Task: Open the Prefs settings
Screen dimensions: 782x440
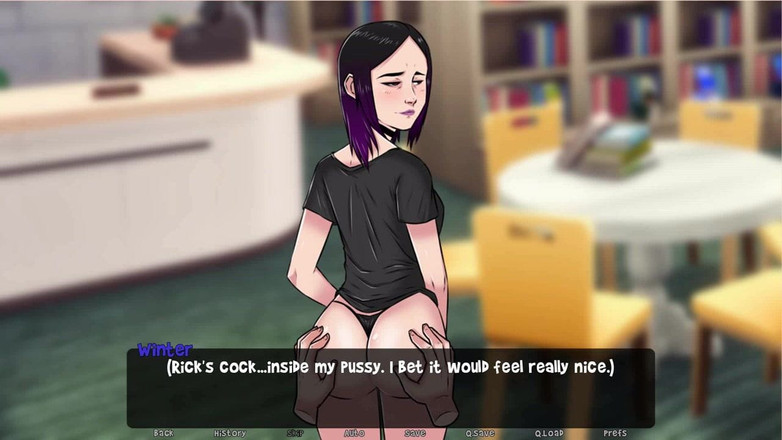Action: click(615, 433)
